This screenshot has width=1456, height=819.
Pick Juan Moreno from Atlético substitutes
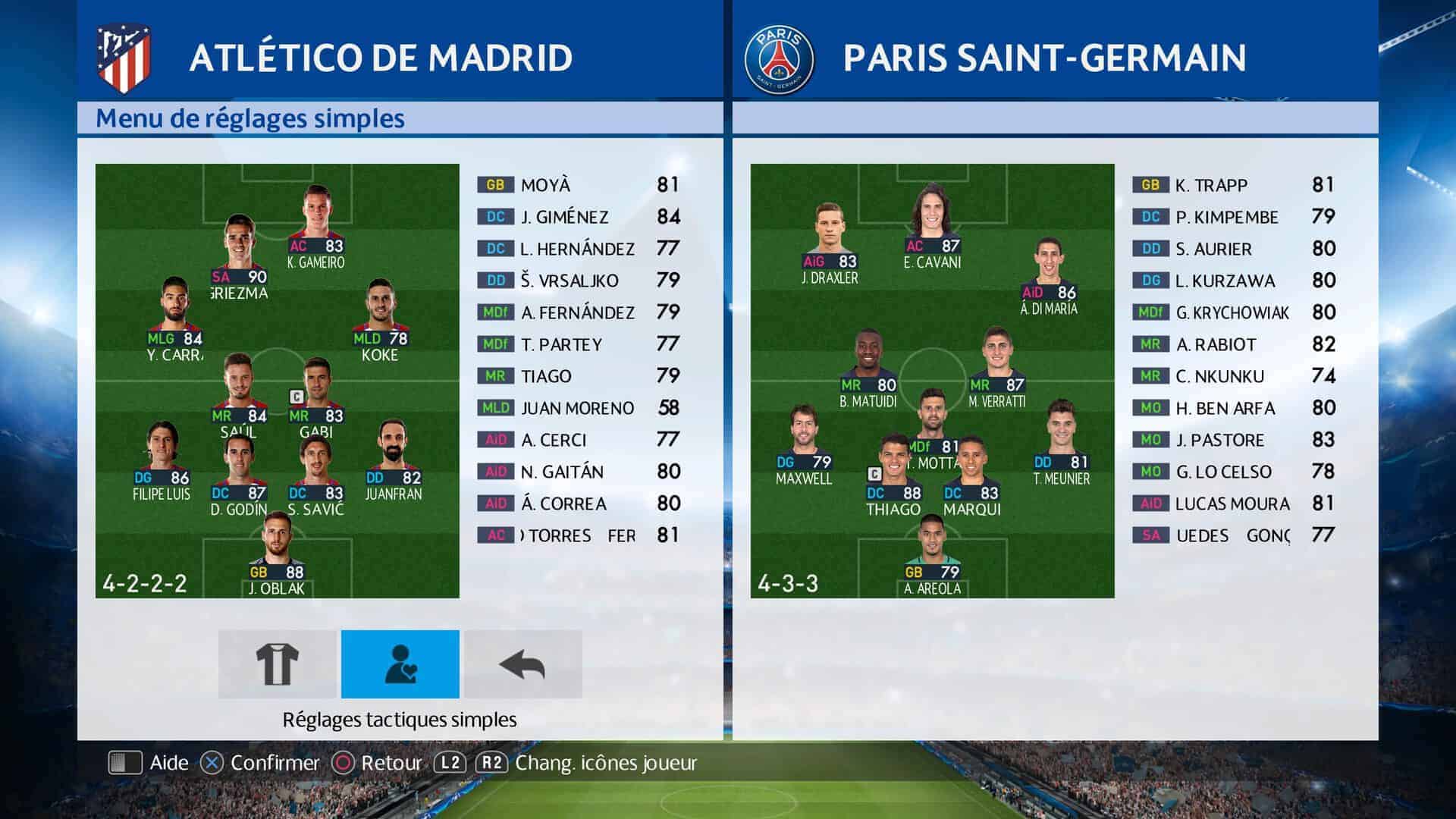(578, 408)
